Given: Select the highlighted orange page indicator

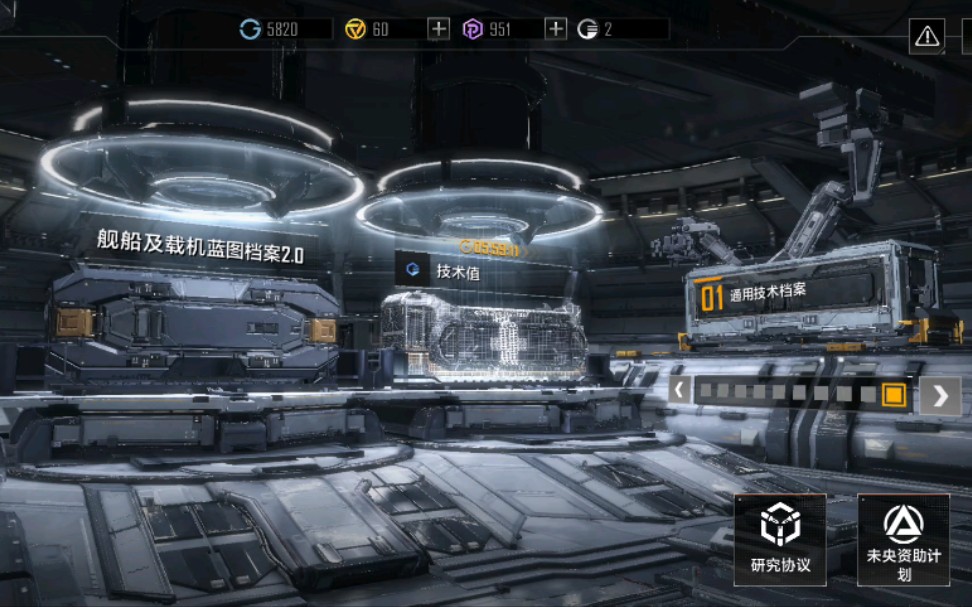Looking at the screenshot, I should (x=893, y=394).
